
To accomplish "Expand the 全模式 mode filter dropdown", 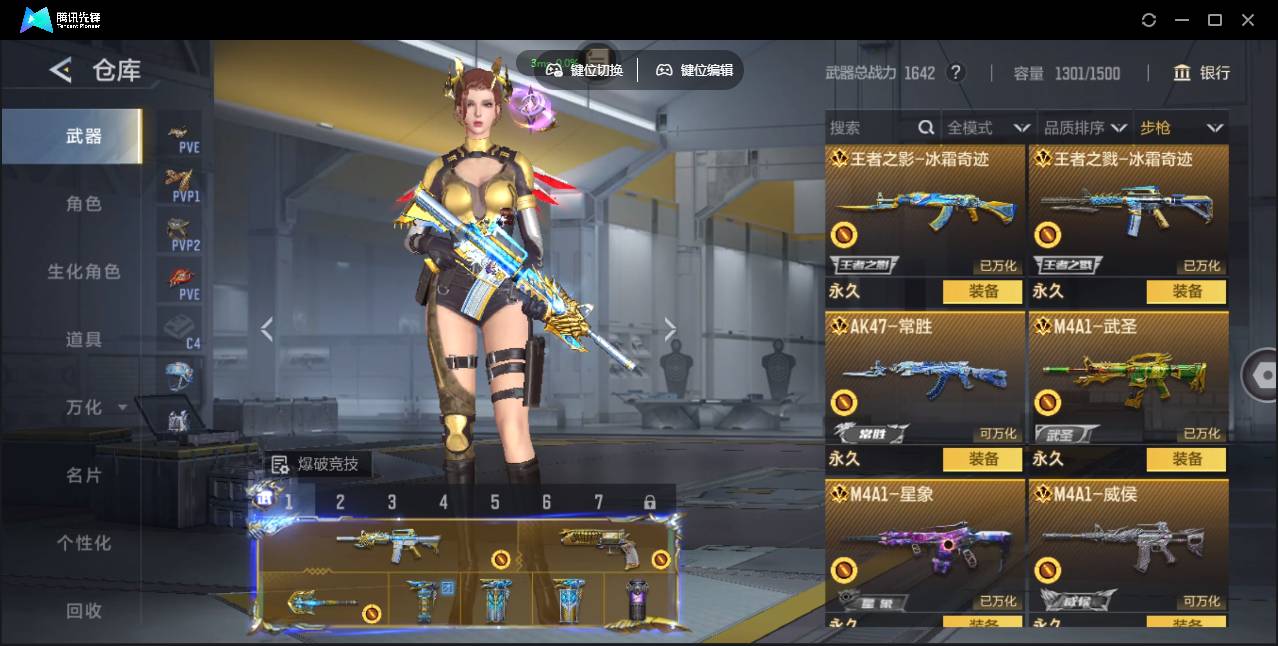I will (x=988, y=128).
